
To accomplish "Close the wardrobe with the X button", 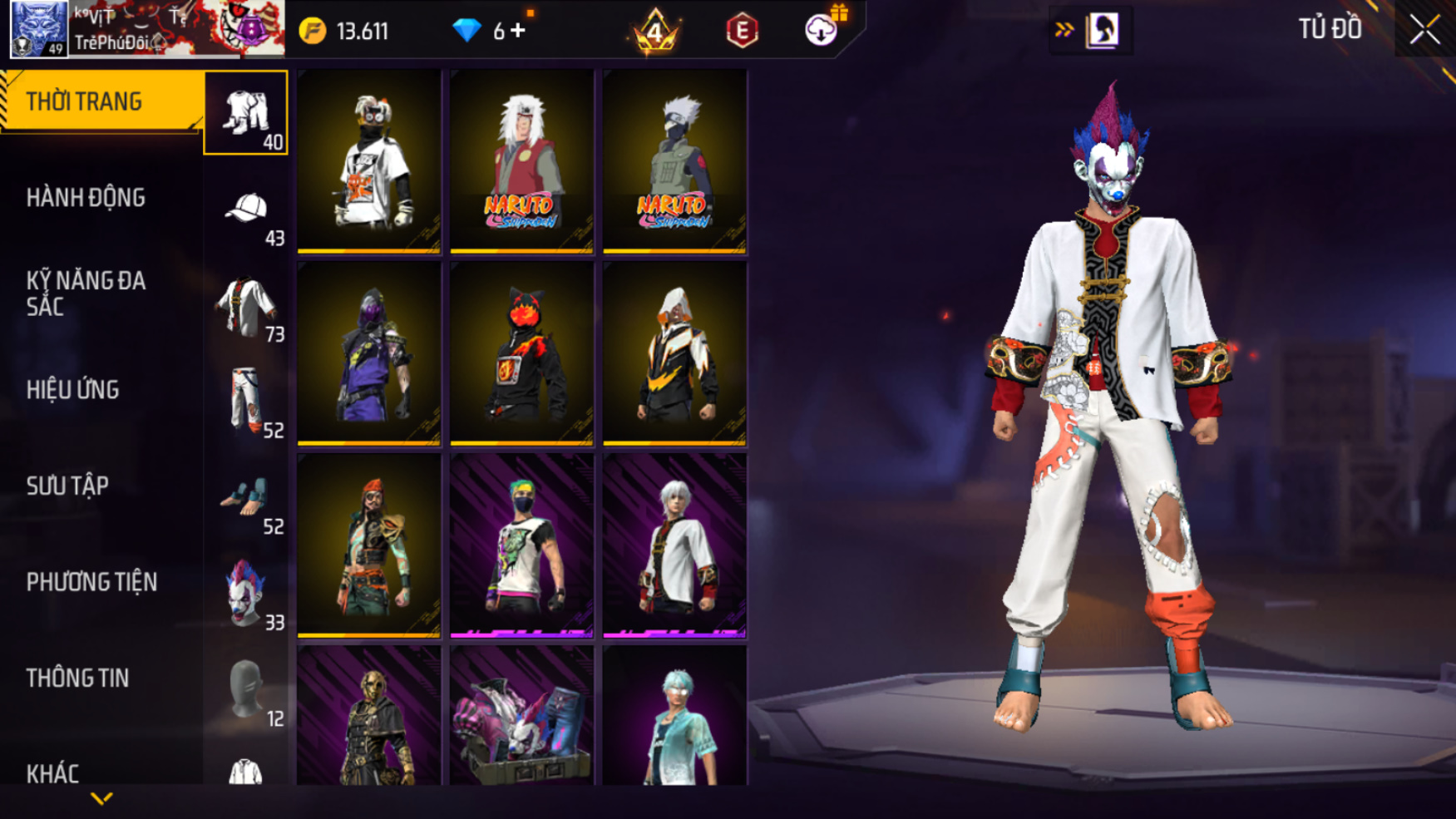I will tap(1424, 30).
